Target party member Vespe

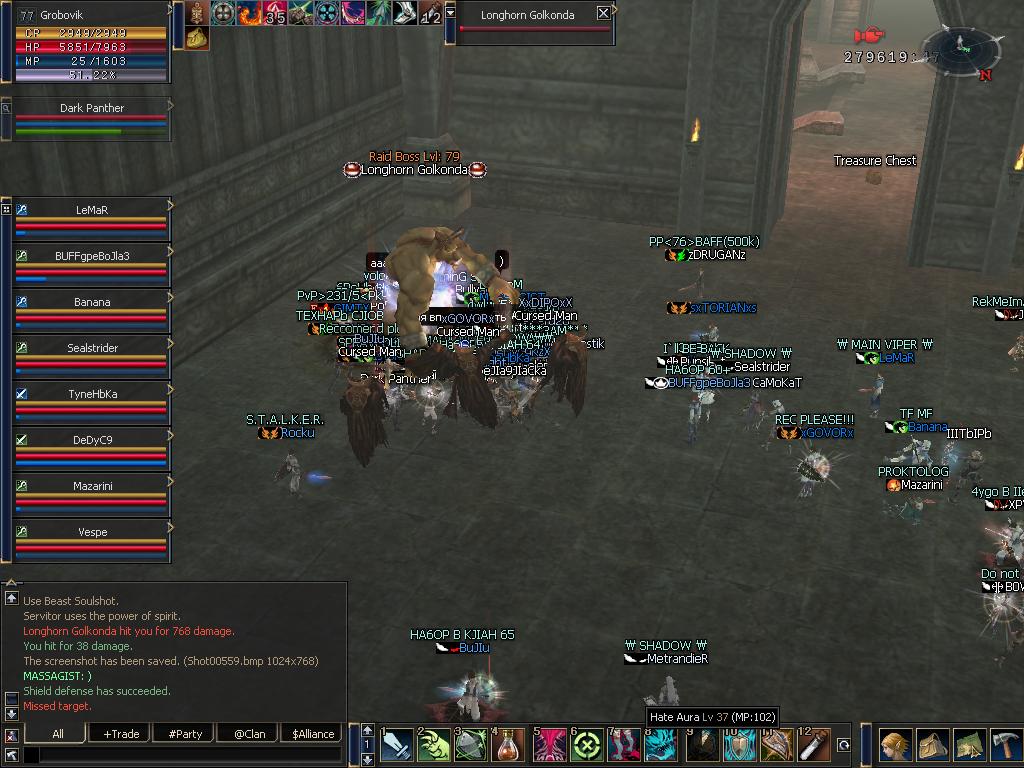[91, 532]
